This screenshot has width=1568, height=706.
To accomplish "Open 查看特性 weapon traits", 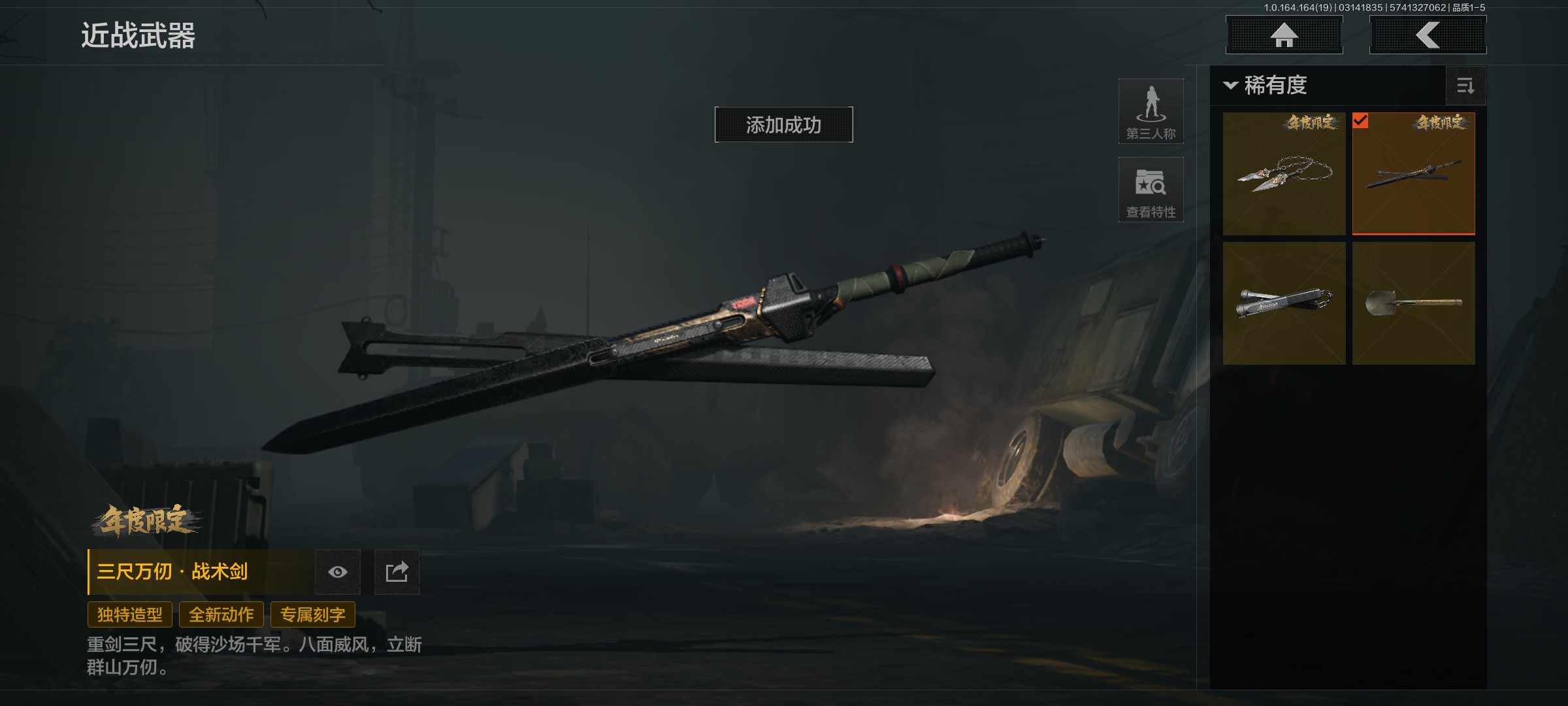I will [1151, 190].
